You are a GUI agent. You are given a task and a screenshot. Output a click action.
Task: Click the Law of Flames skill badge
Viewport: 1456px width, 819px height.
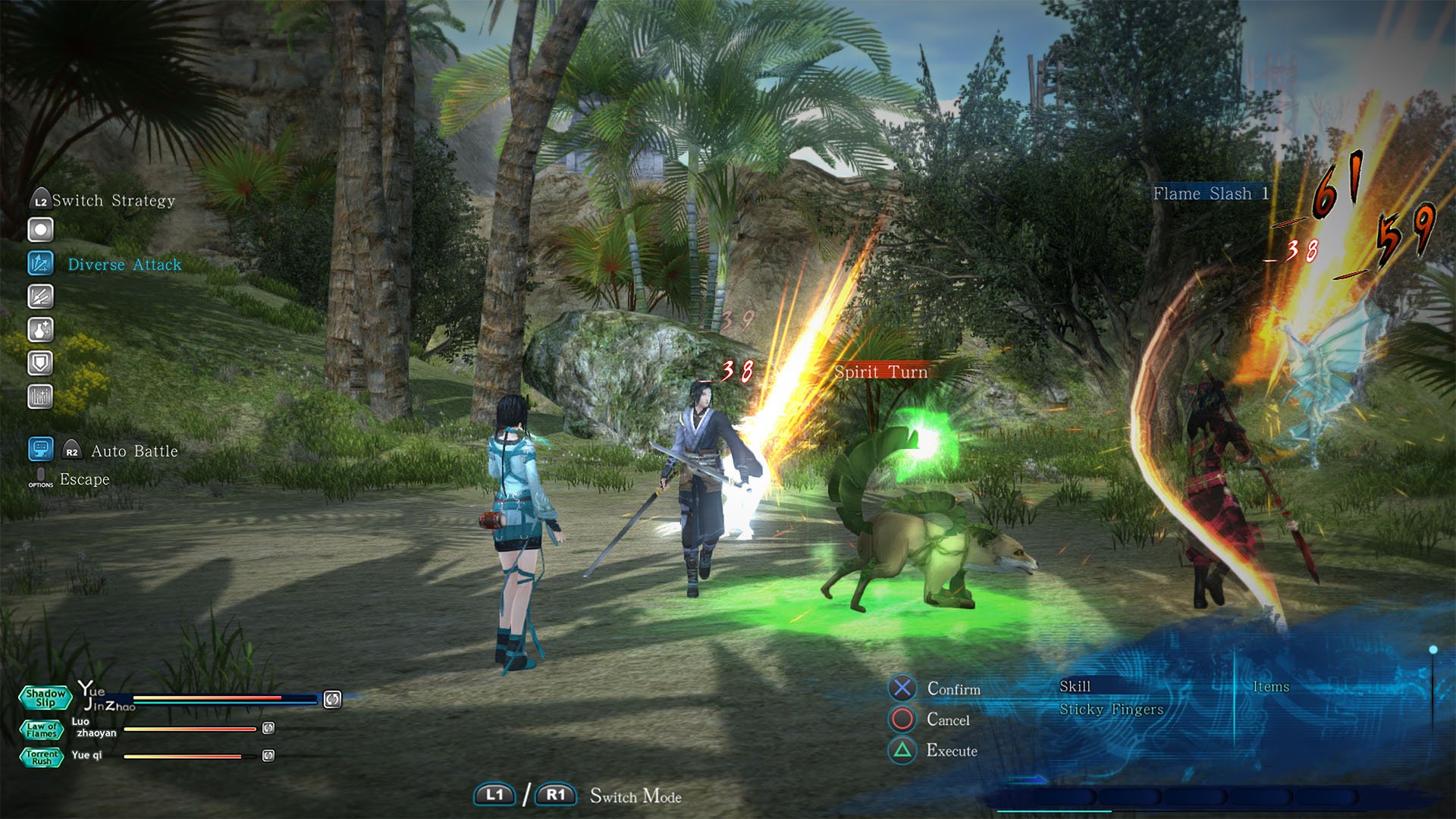coord(43,730)
